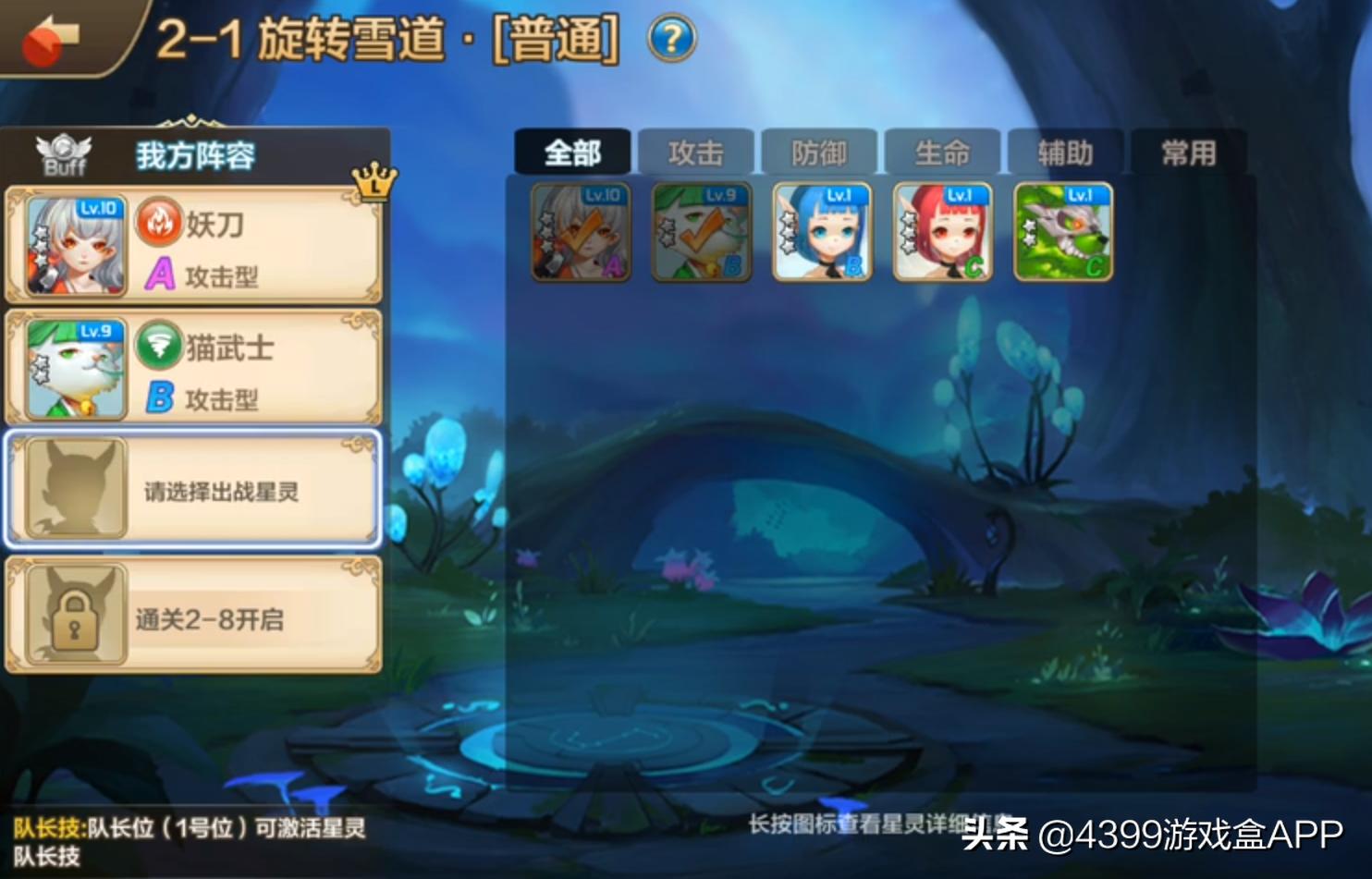The height and width of the screenshot is (879, 1372).
Task: Keep the 全部 tab selected
Action: click(x=574, y=151)
